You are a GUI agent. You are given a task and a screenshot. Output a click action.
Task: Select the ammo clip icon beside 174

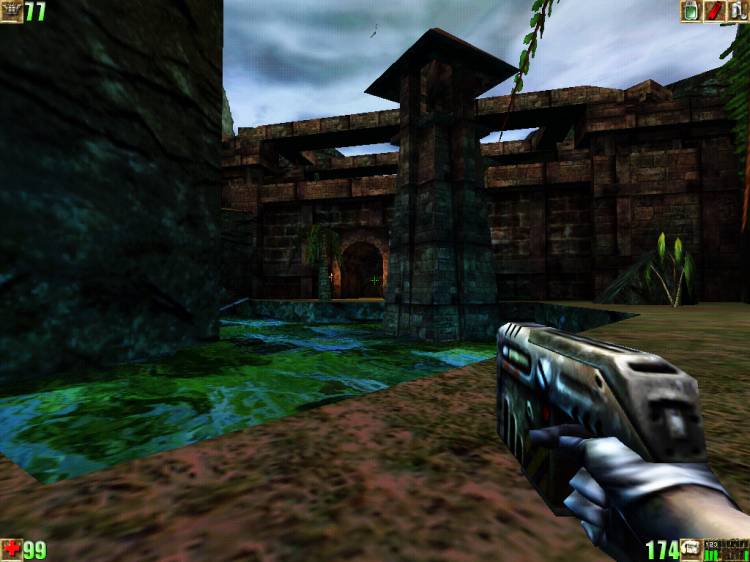pyautogui.click(x=691, y=550)
